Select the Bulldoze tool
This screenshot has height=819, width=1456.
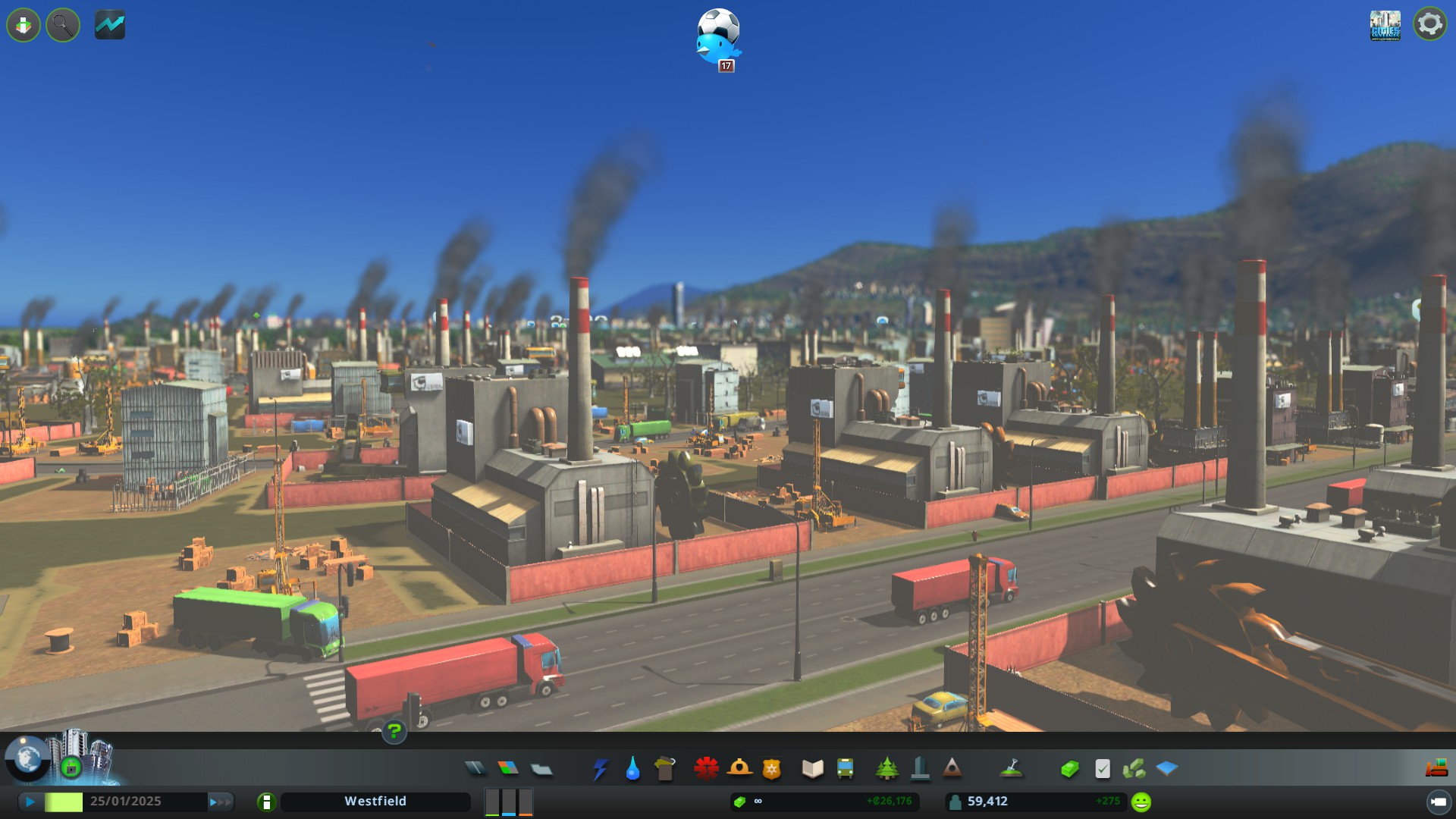[x=1436, y=769]
